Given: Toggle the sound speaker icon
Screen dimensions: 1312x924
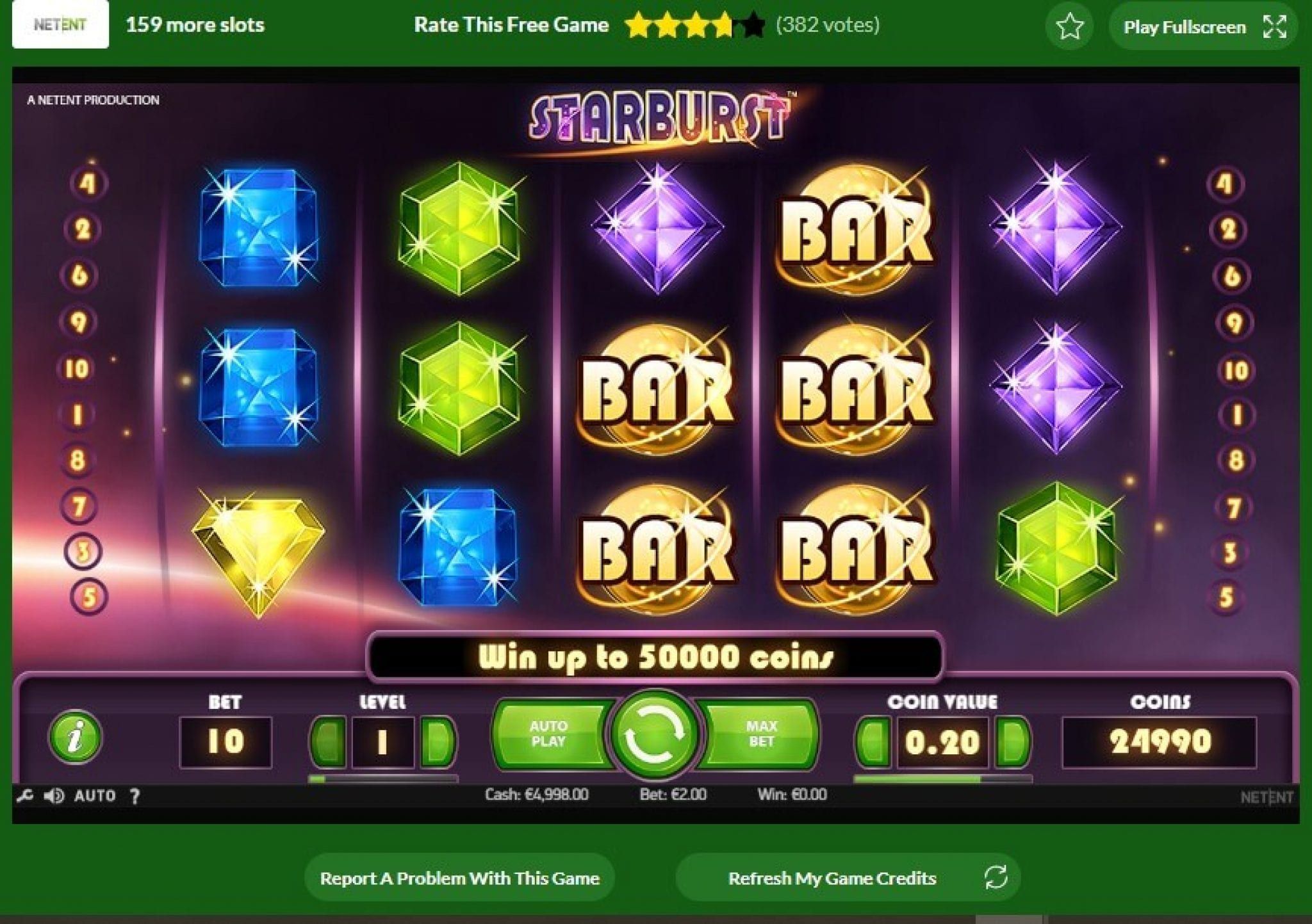Looking at the screenshot, I should click(x=54, y=796).
